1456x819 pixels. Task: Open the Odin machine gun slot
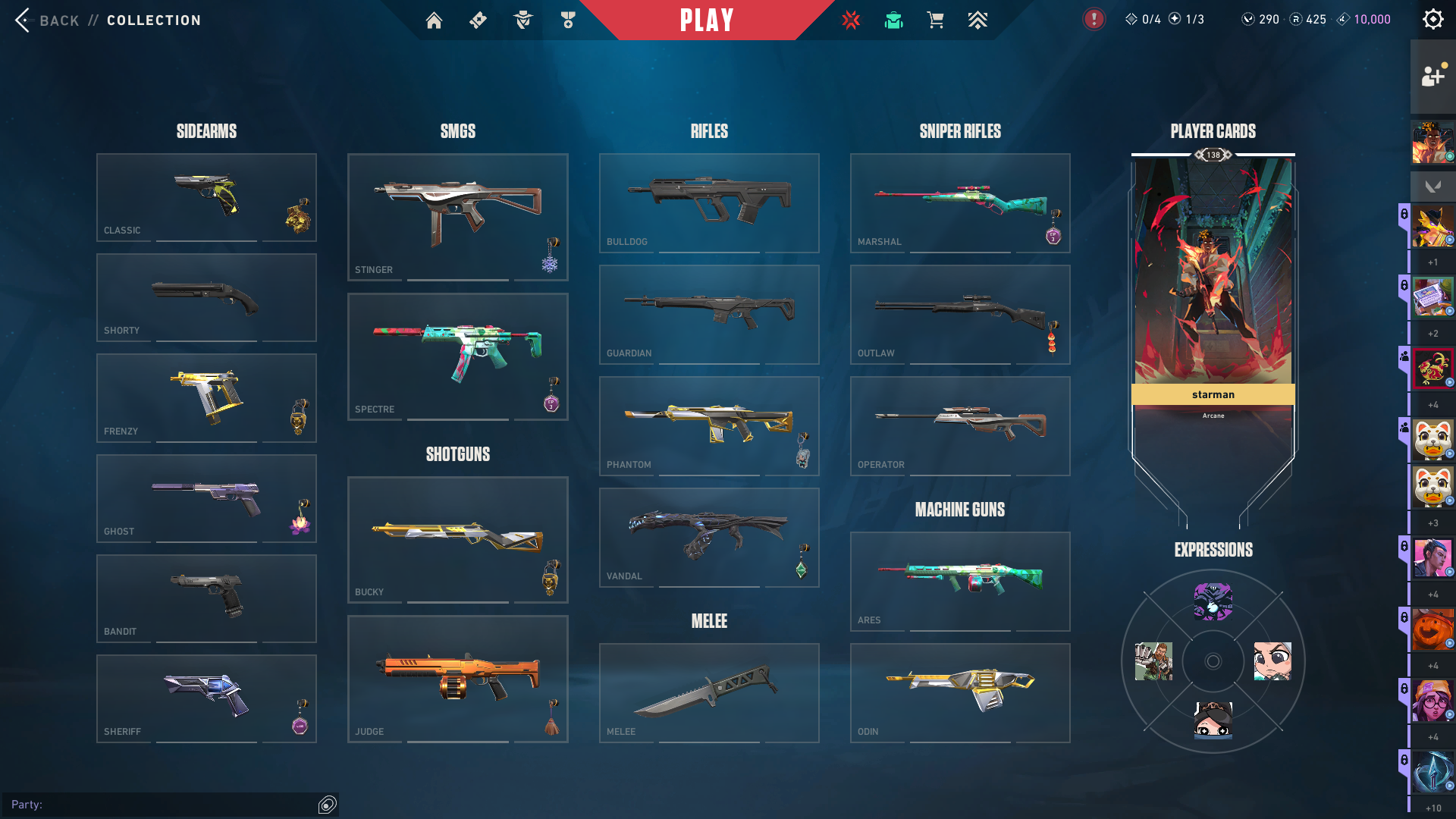959,692
